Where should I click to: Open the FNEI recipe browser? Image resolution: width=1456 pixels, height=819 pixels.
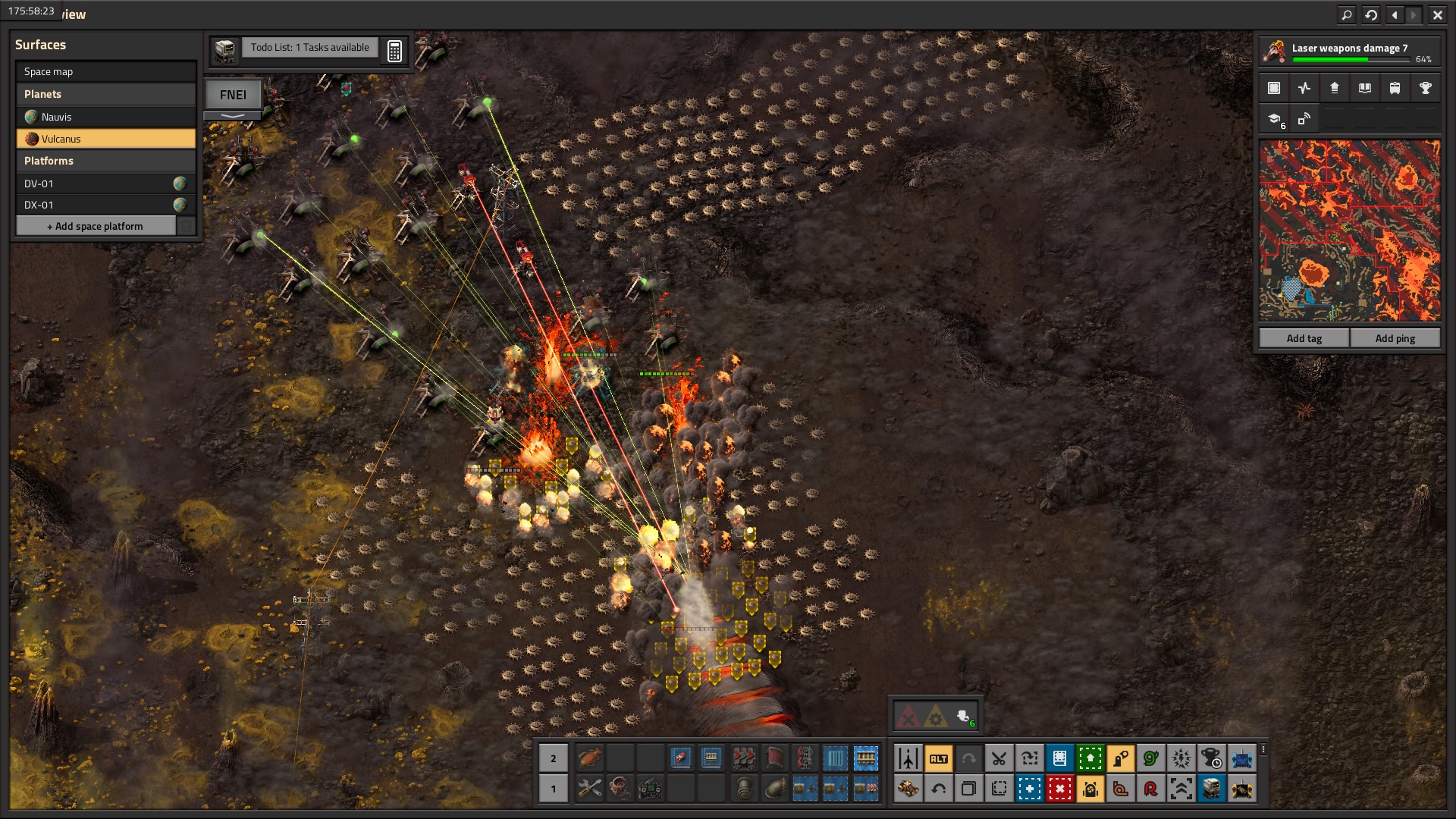(233, 95)
